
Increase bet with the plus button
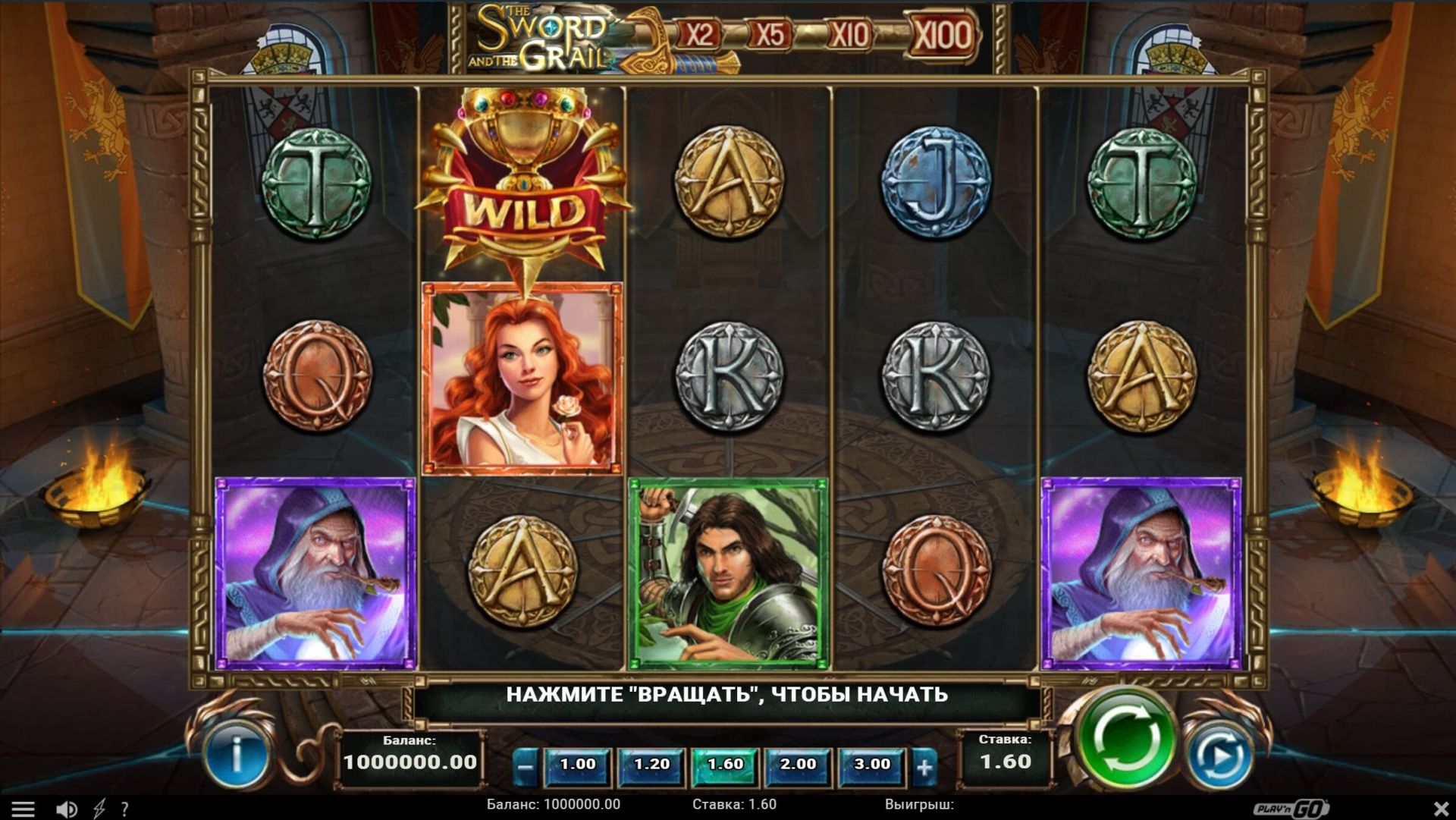point(924,766)
